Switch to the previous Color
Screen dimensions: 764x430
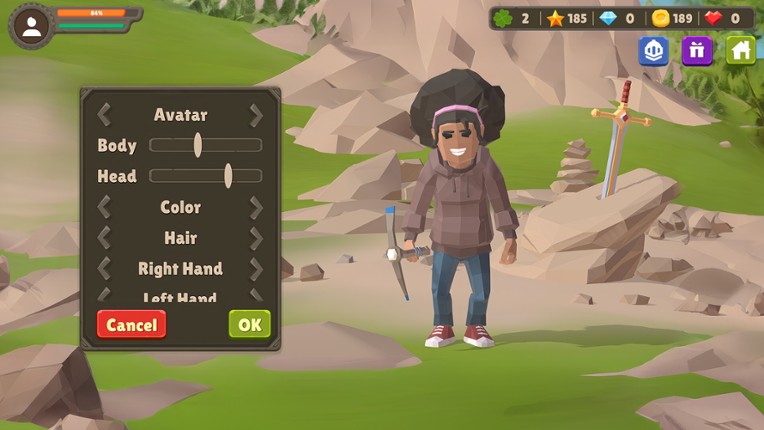click(104, 207)
